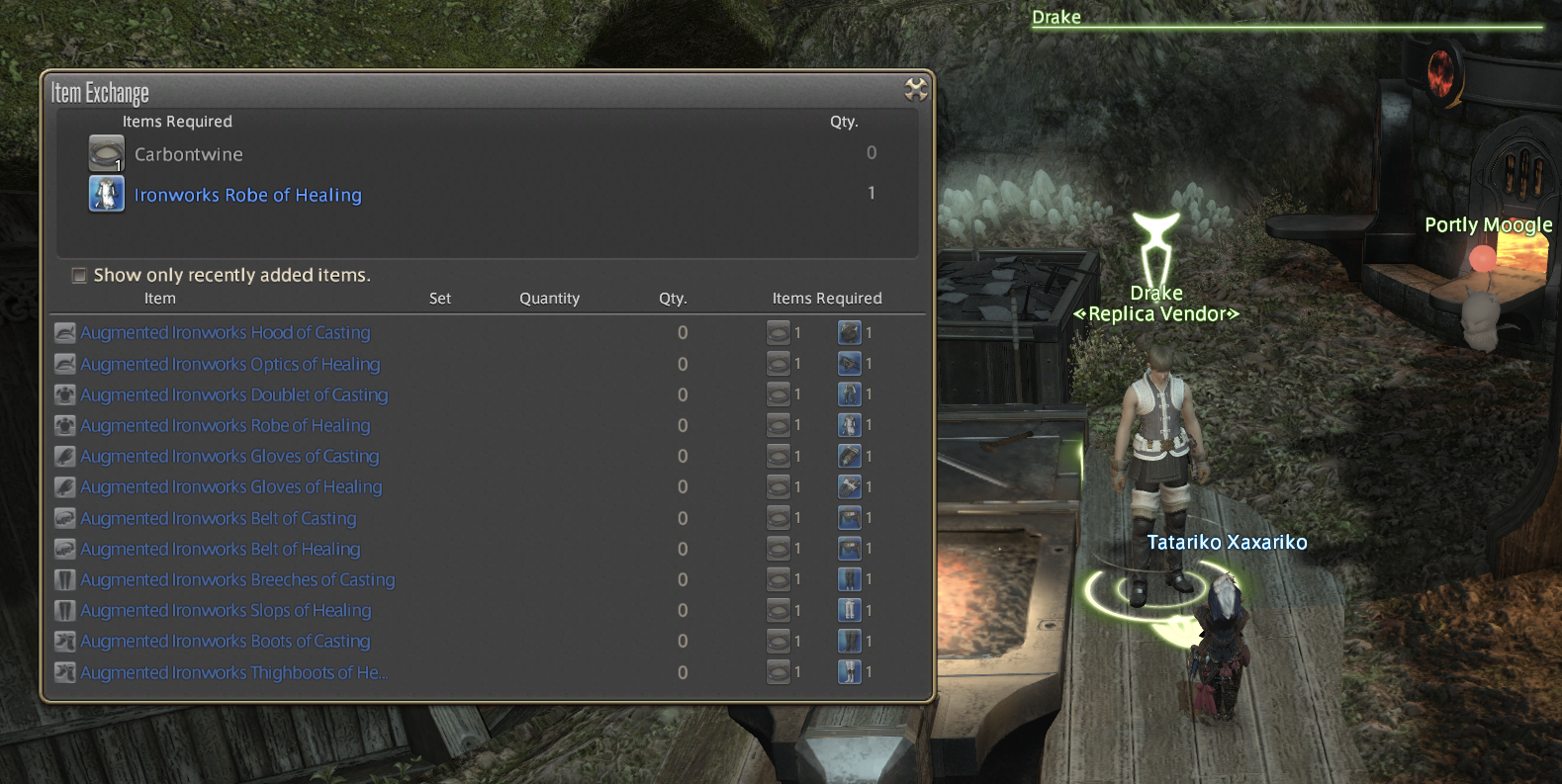Pick the Augmented Ironworks Thighboots row
The height and width of the screenshot is (784, 1562).
[x=233, y=673]
